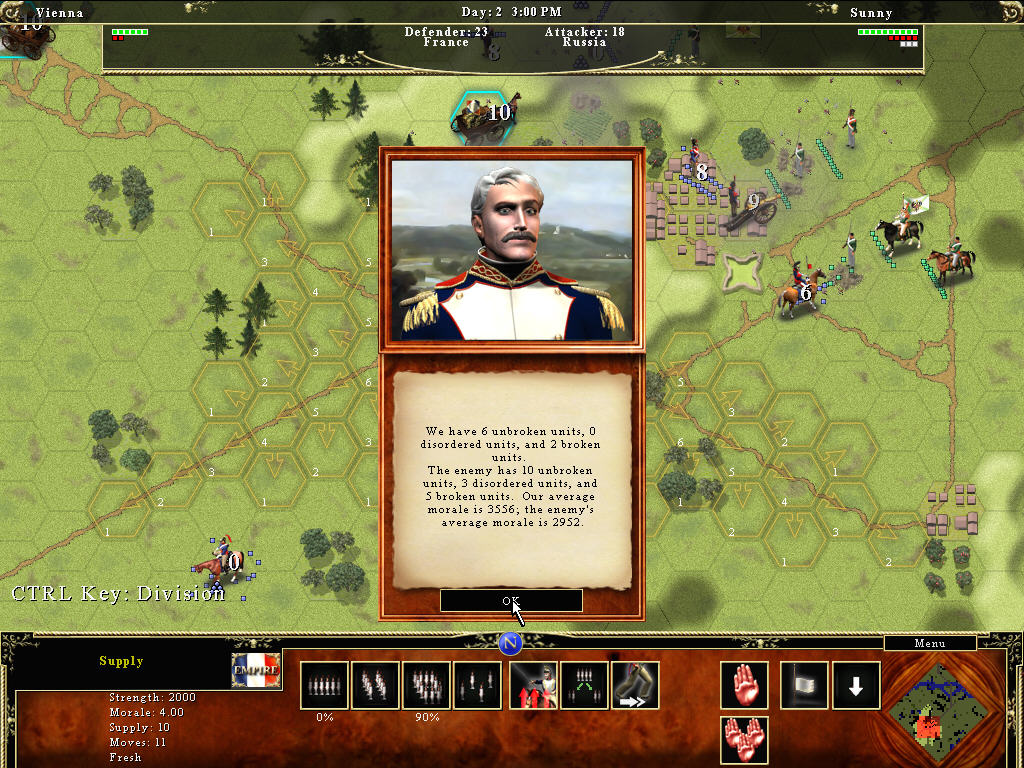Choose the column formation icon
1024x768 pixels.
[x=375, y=685]
